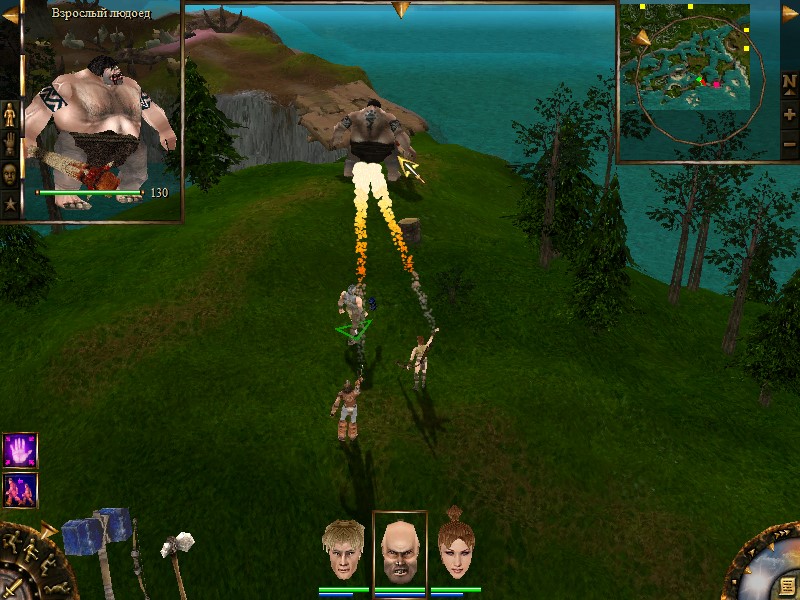Select the red-haired woman portrait
Image resolution: width=800 pixels, height=600 pixels.
tap(455, 548)
